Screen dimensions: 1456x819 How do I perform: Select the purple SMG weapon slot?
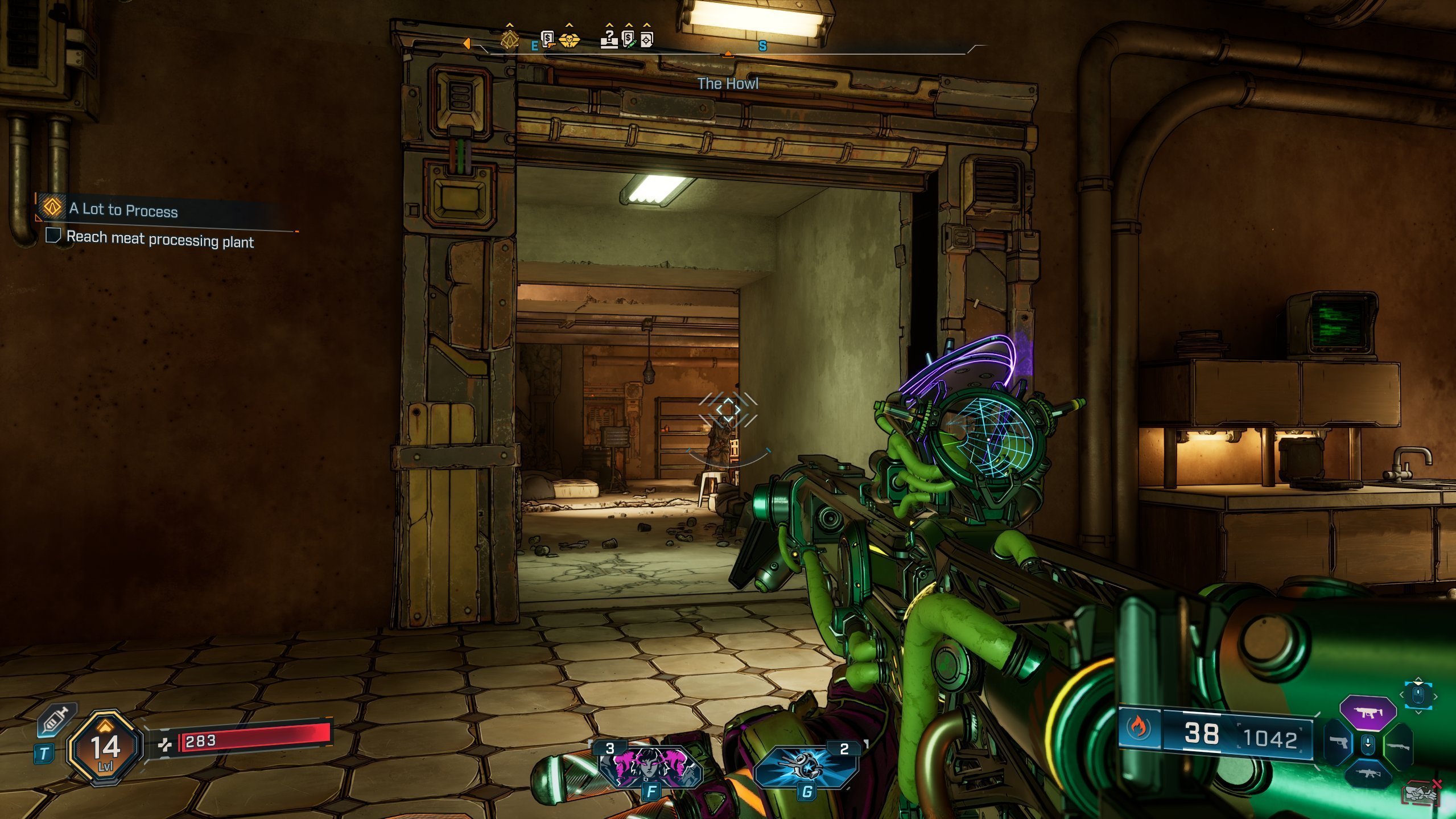tap(1368, 712)
